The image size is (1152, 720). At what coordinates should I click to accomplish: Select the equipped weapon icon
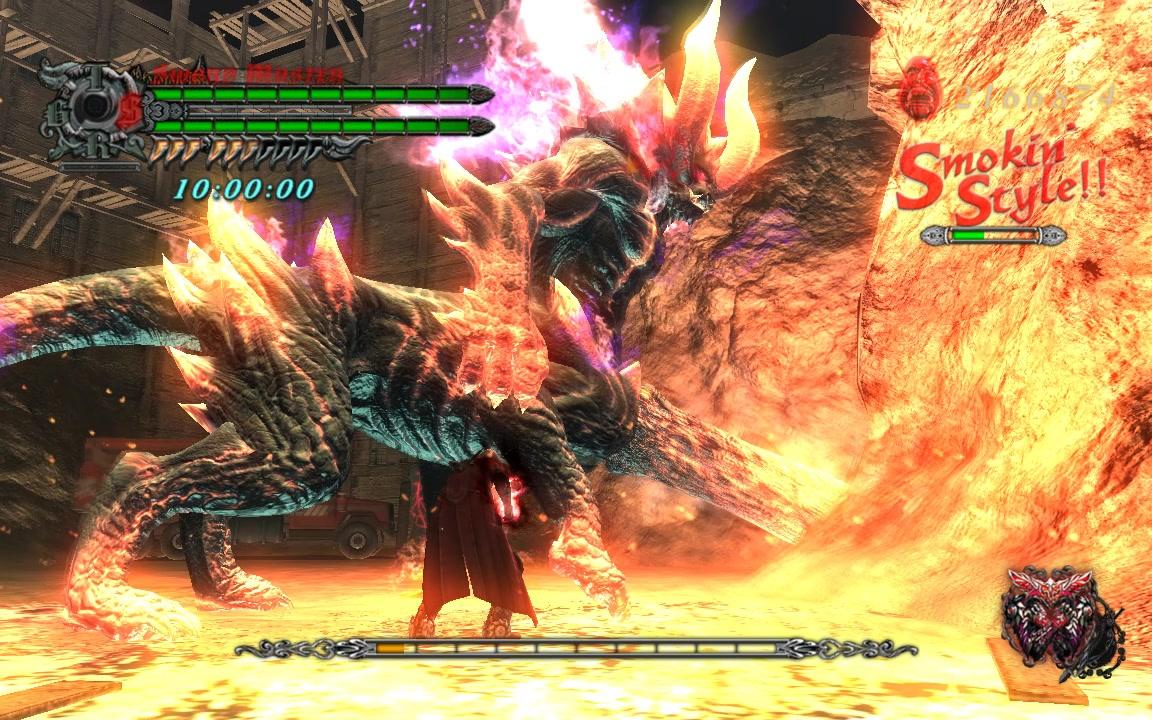[x=1060, y=620]
